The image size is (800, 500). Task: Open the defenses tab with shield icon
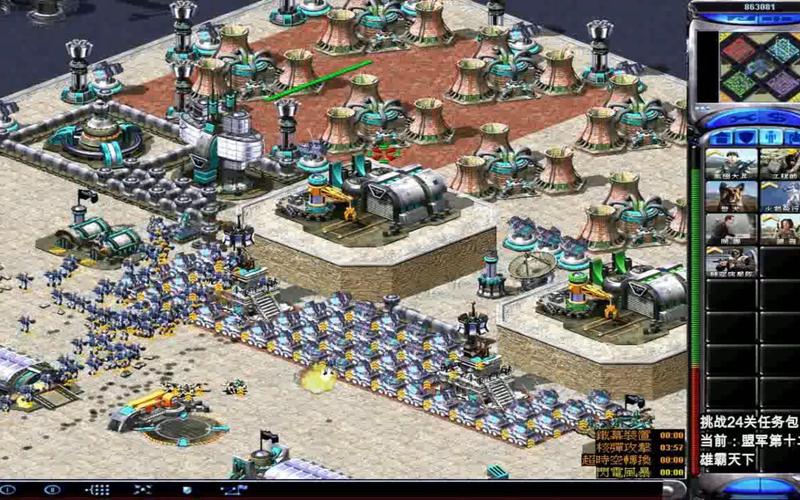click(x=744, y=137)
